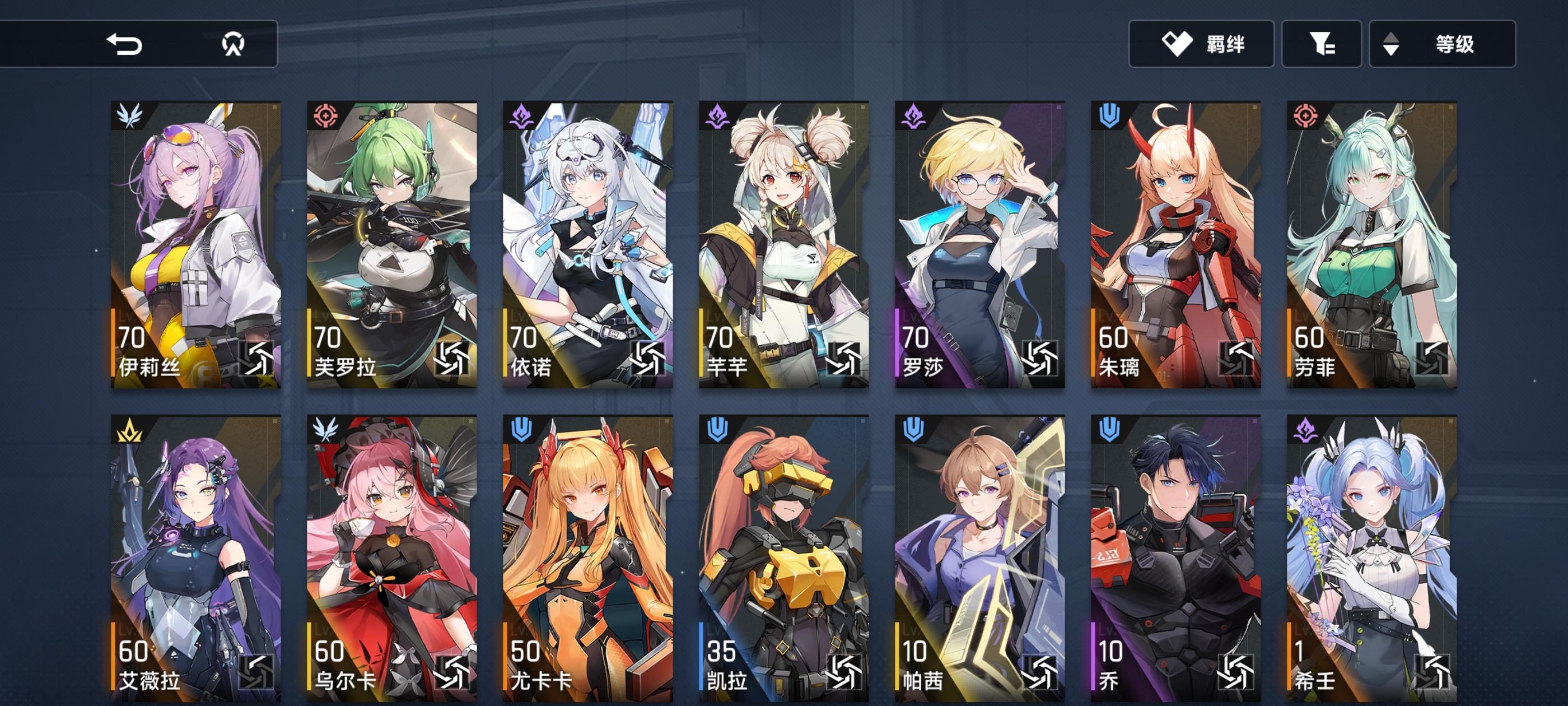The height and width of the screenshot is (706, 1568).
Task: Open the team emblem icon beside the back arrow
Action: (234, 43)
